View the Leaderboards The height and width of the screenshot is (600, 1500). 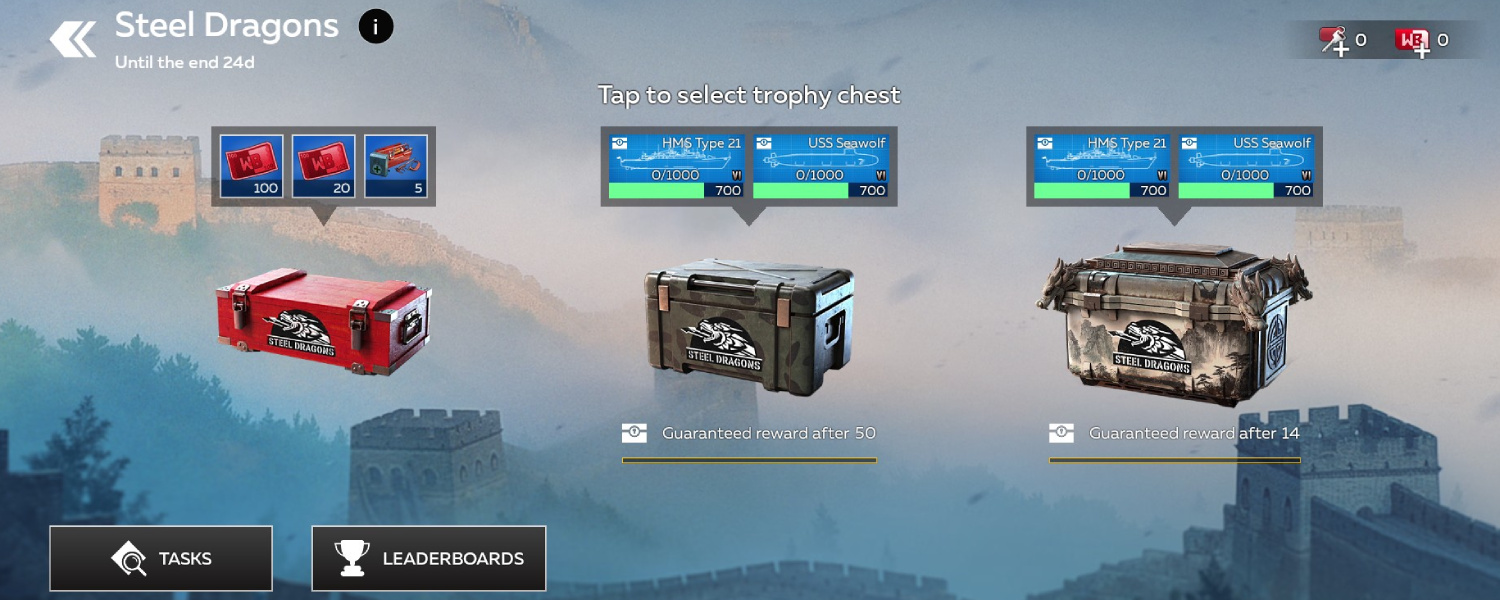[x=429, y=558]
